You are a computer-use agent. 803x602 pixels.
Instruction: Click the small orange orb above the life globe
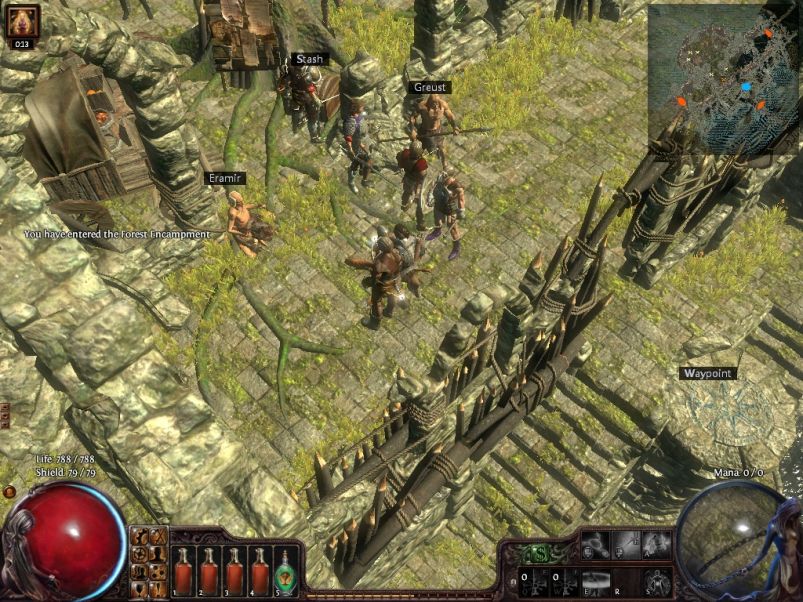click(x=9, y=492)
